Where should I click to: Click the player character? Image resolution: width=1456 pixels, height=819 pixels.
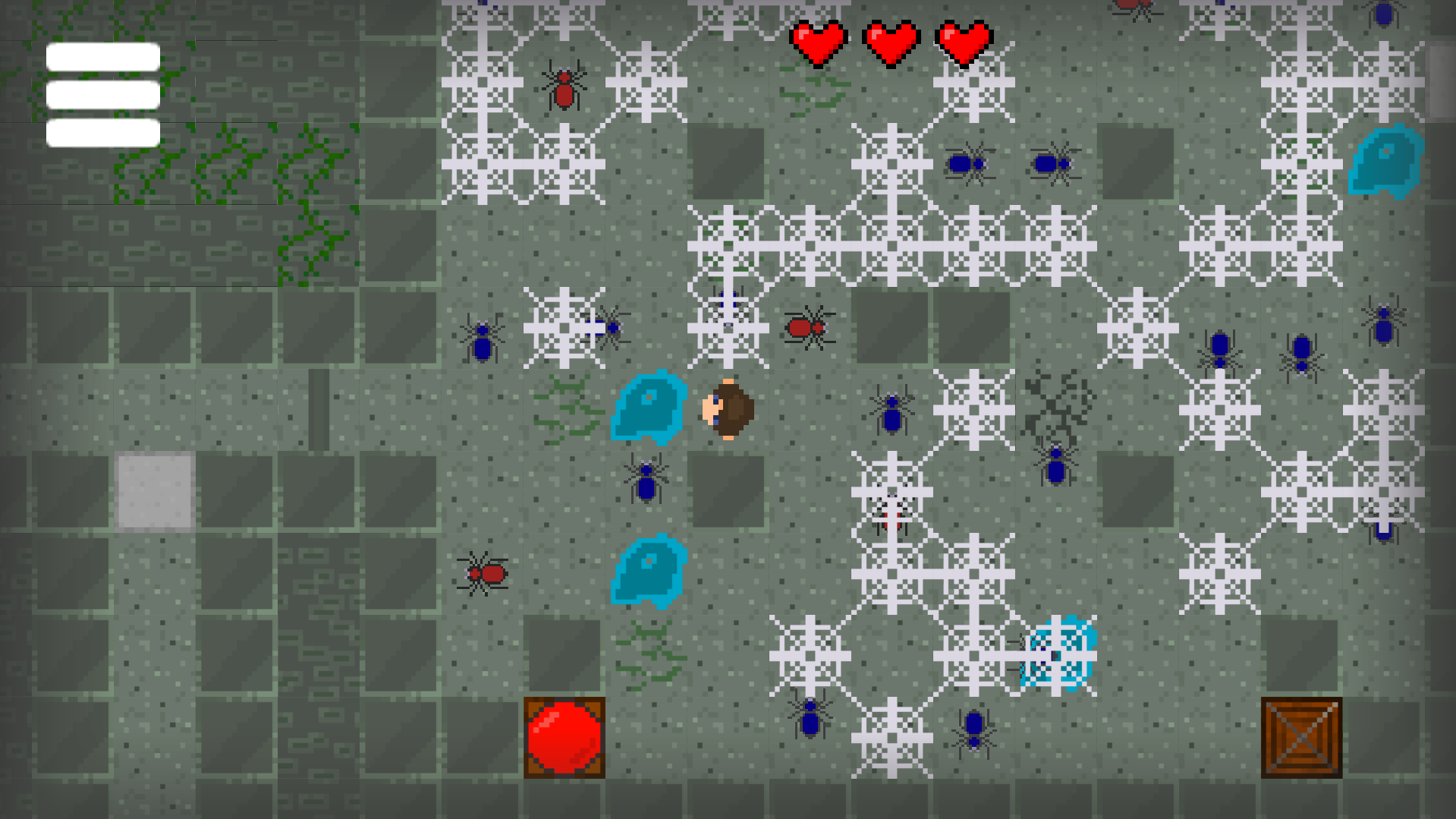click(727, 410)
